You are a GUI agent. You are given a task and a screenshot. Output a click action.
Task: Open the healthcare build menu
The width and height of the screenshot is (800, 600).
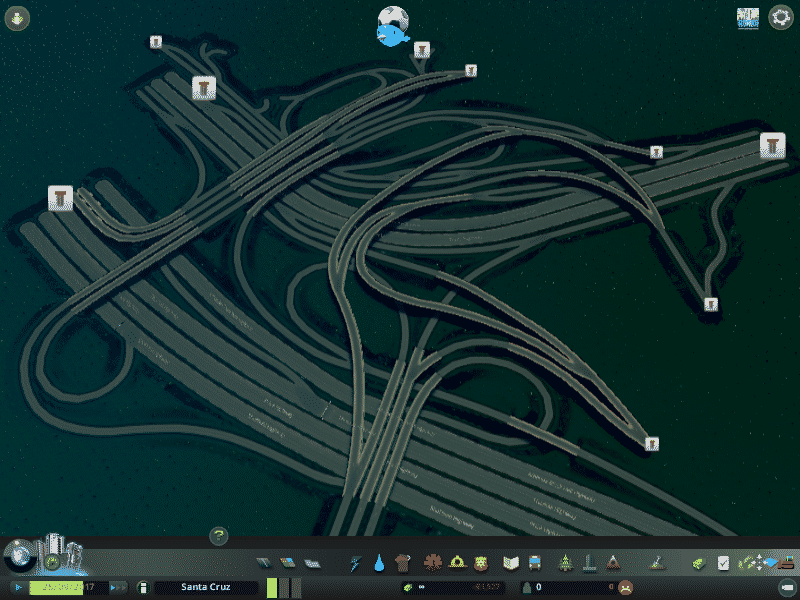[x=434, y=563]
